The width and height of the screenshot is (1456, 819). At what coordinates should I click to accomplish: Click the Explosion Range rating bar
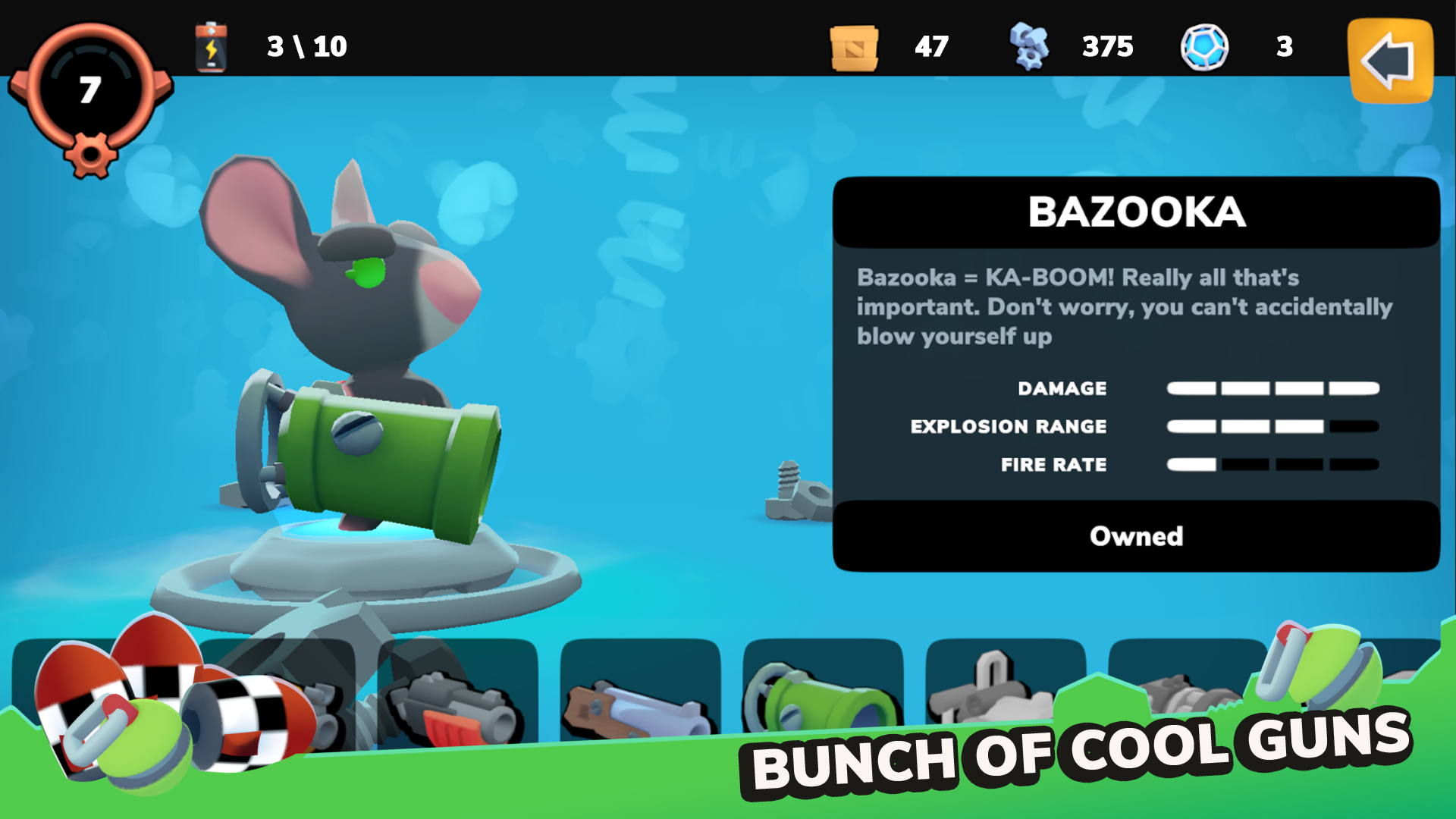coord(1274,426)
